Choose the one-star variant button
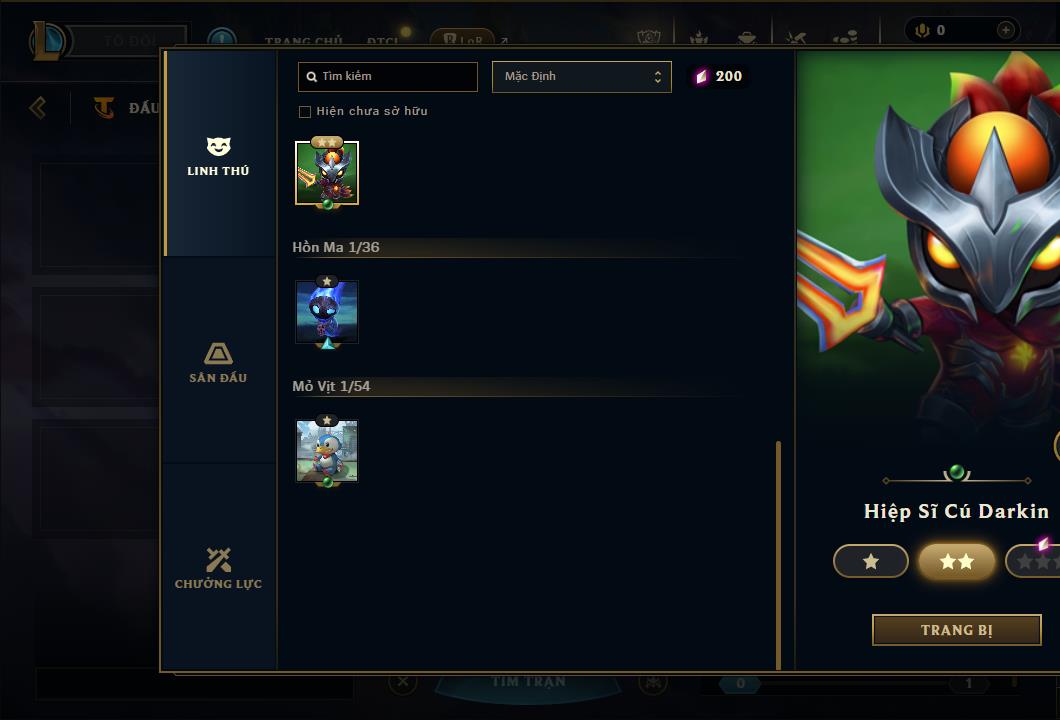Image resolution: width=1060 pixels, height=720 pixels. tap(870, 562)
